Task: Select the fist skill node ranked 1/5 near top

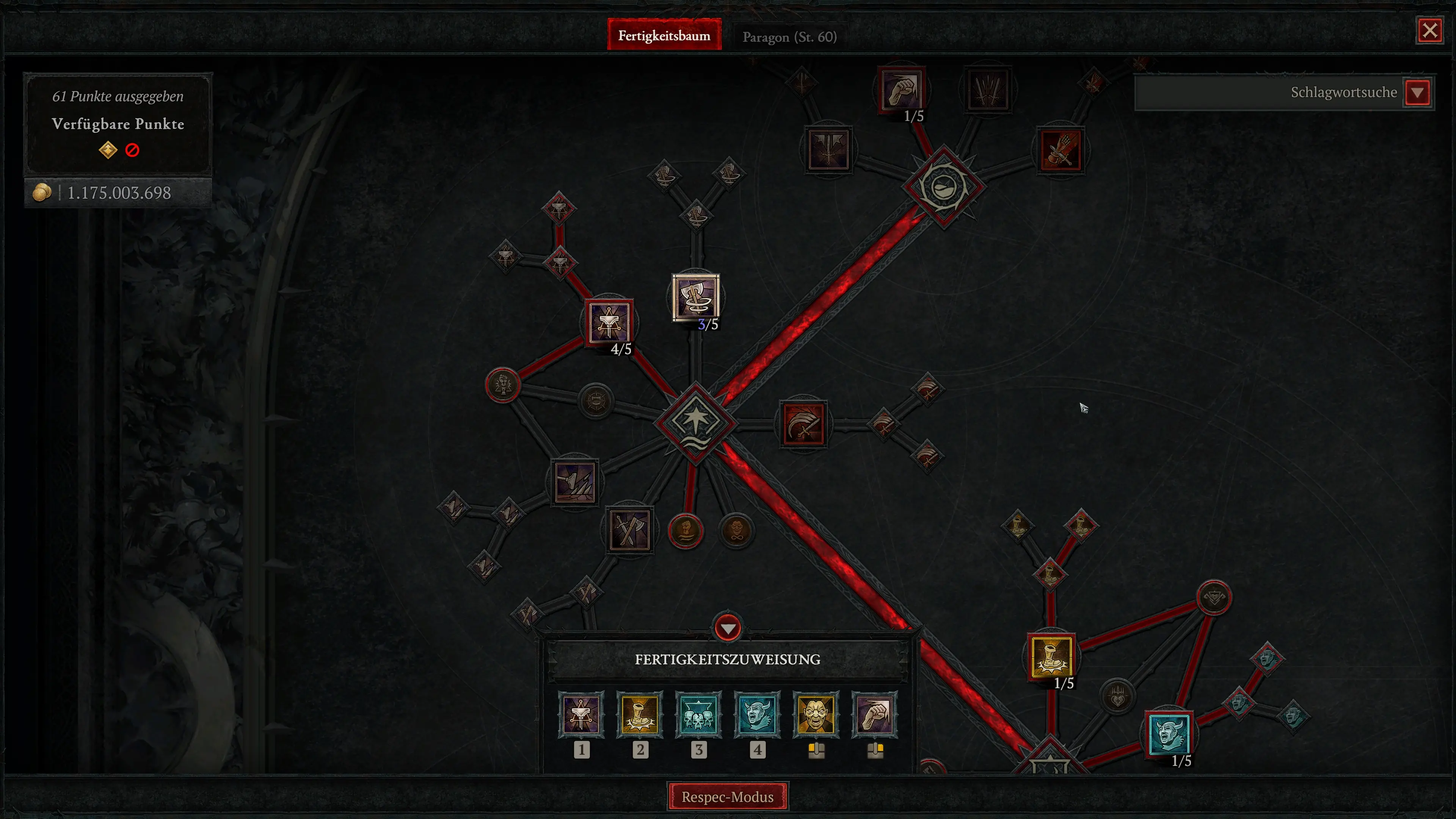Action: 901,91
